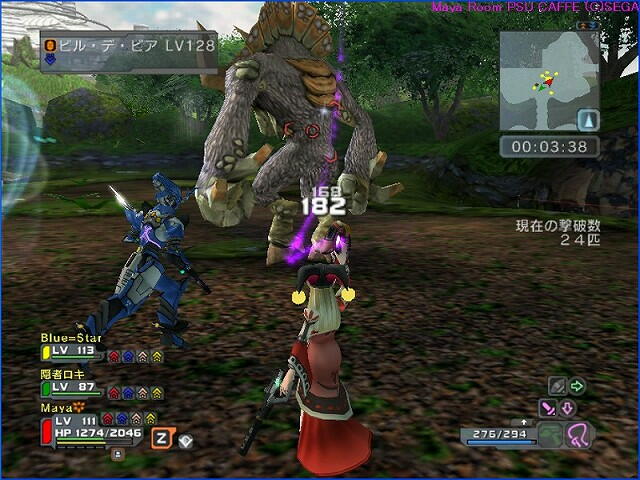Click the pink down-arrow palette icon
The image size is (640, 480).
point(567,407)
